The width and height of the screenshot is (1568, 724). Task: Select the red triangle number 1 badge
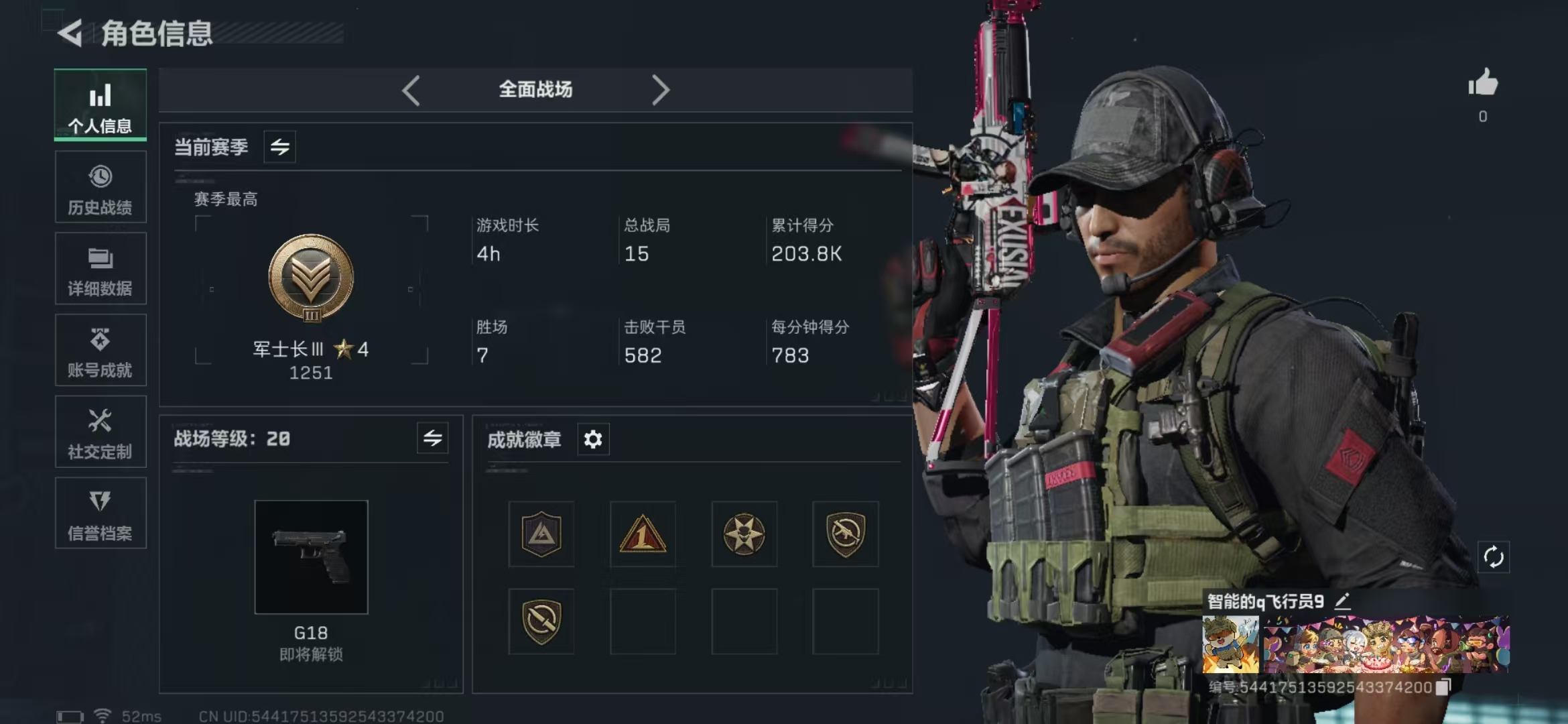(643, 534)
